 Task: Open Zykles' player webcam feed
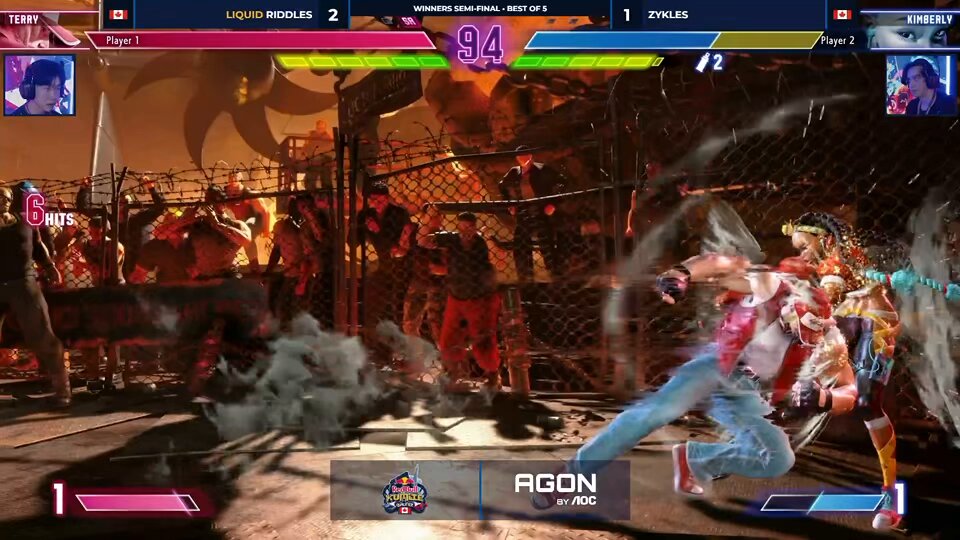[920, 85]
